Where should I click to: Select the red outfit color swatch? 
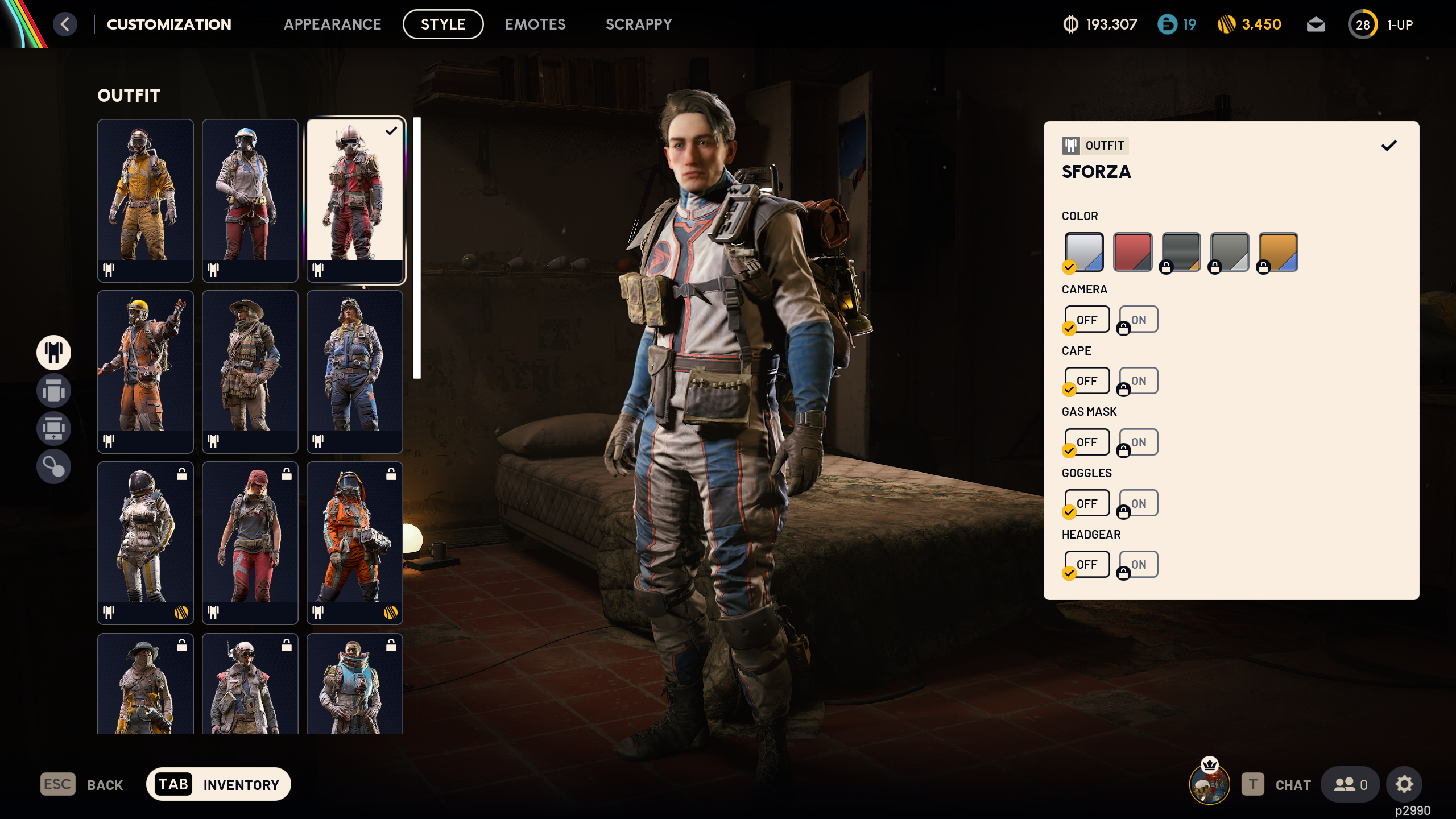tap(1132, 251)
